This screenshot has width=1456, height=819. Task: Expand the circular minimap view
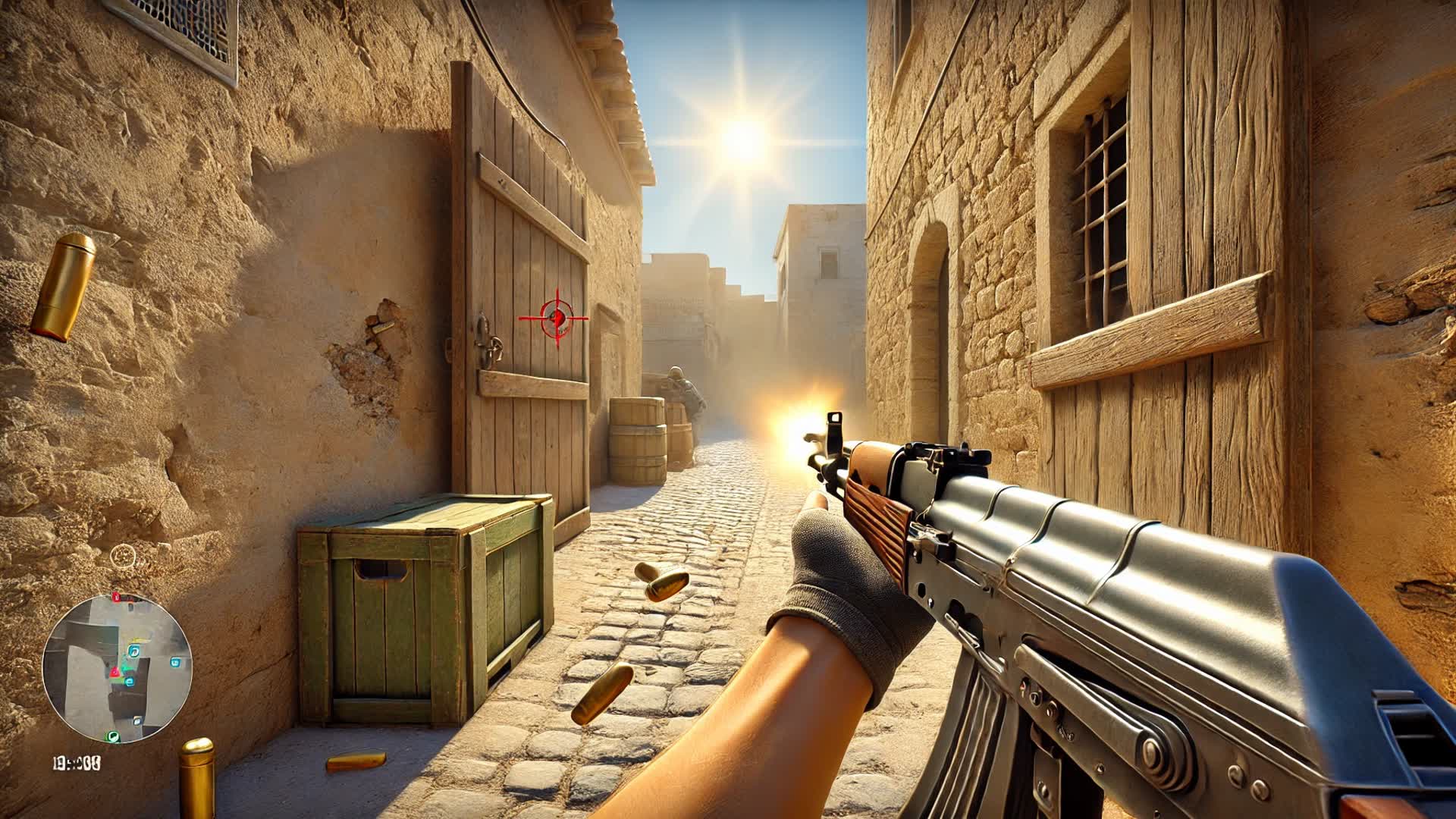click(121, 667)
